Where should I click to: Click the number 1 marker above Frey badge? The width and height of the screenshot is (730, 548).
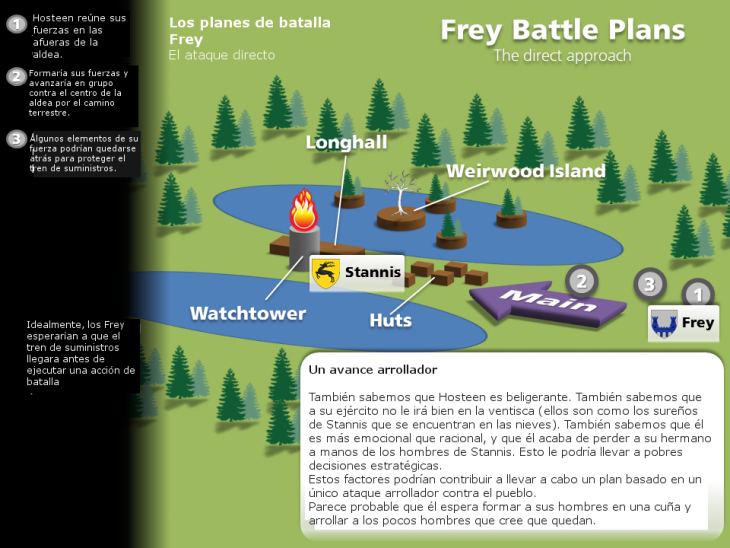pyautogui.click(x=698, y=294)
